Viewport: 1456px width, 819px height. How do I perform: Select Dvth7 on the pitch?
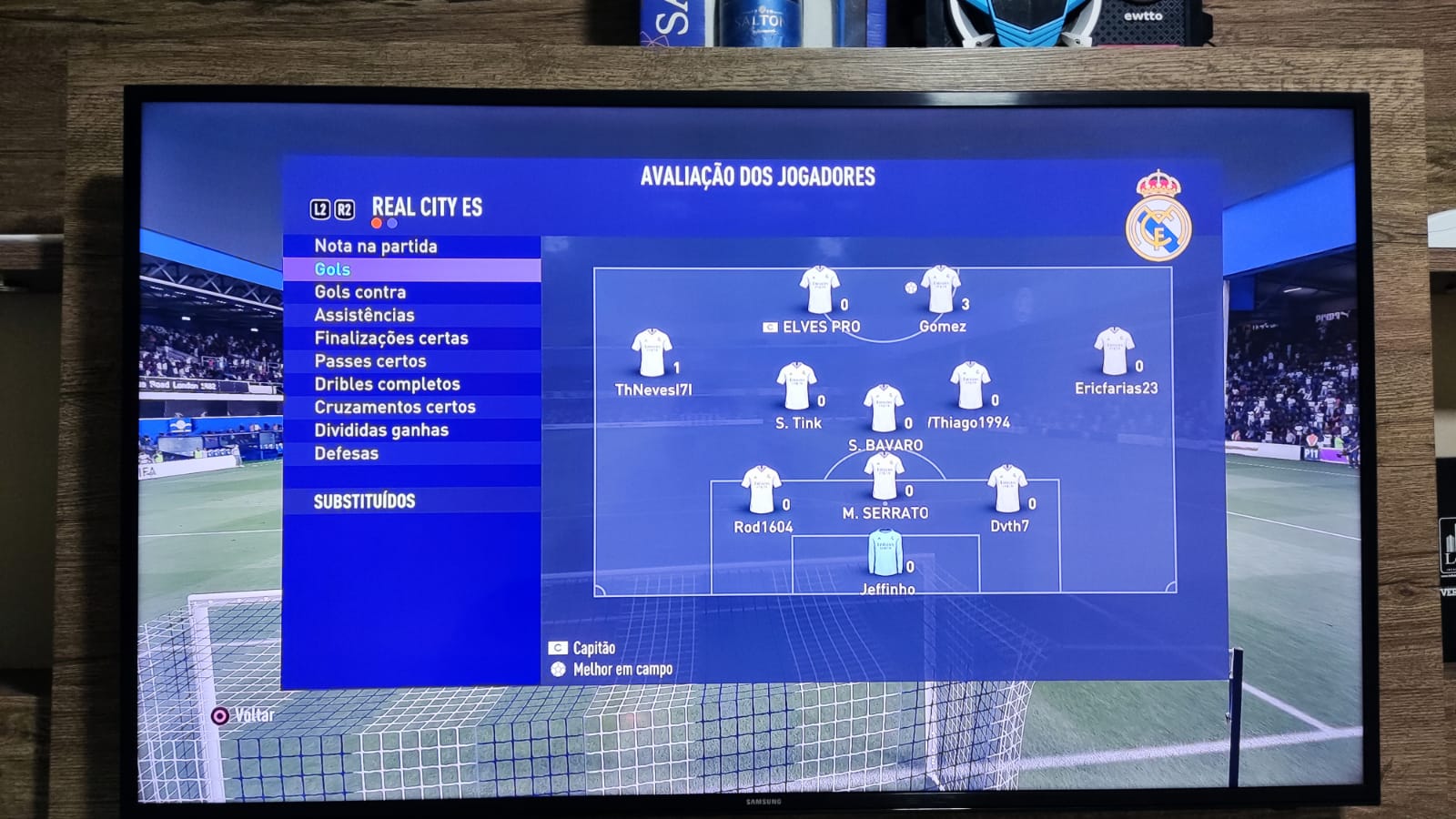[1007, 490]
